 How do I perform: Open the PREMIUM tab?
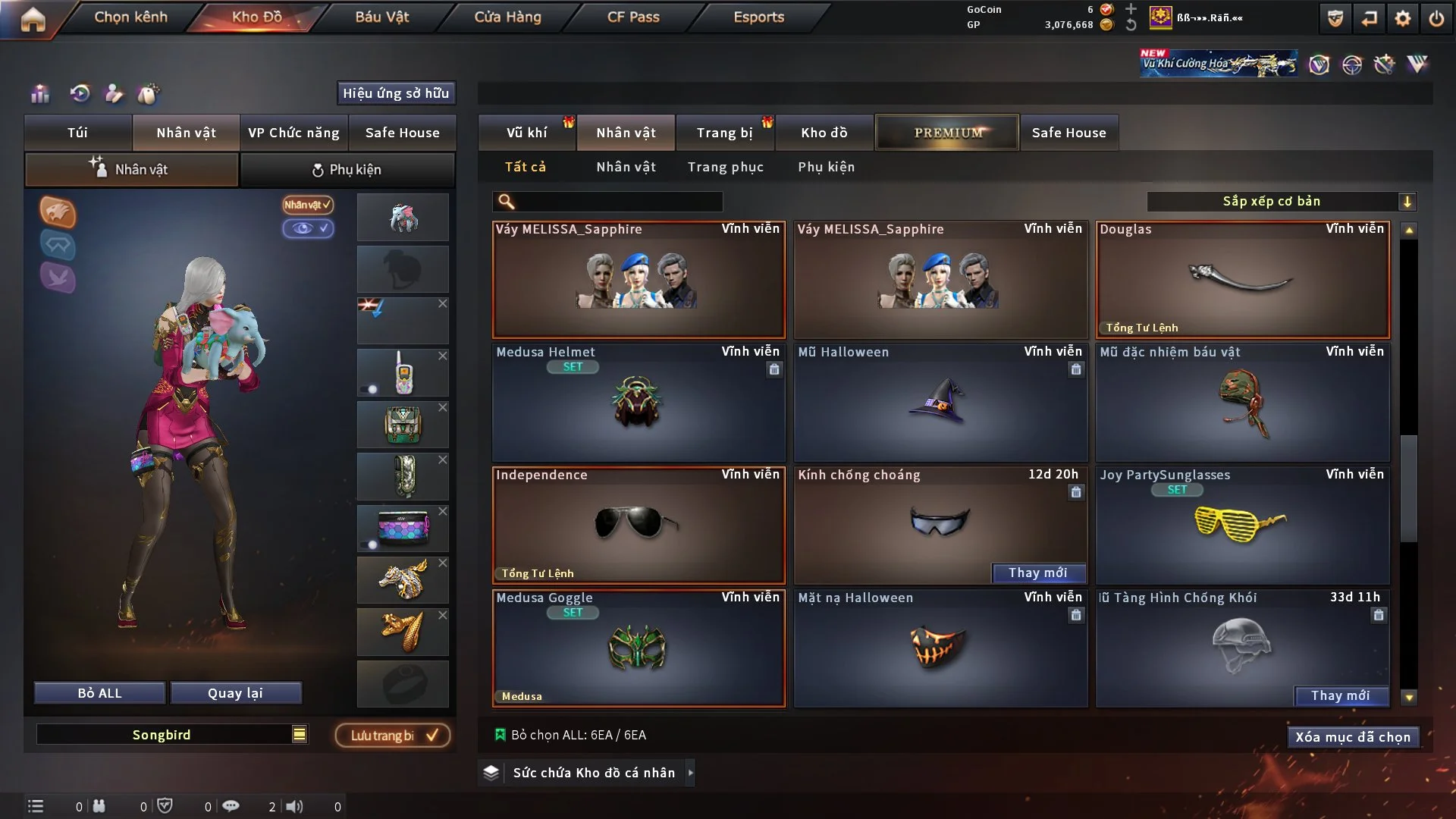(947, 133)
